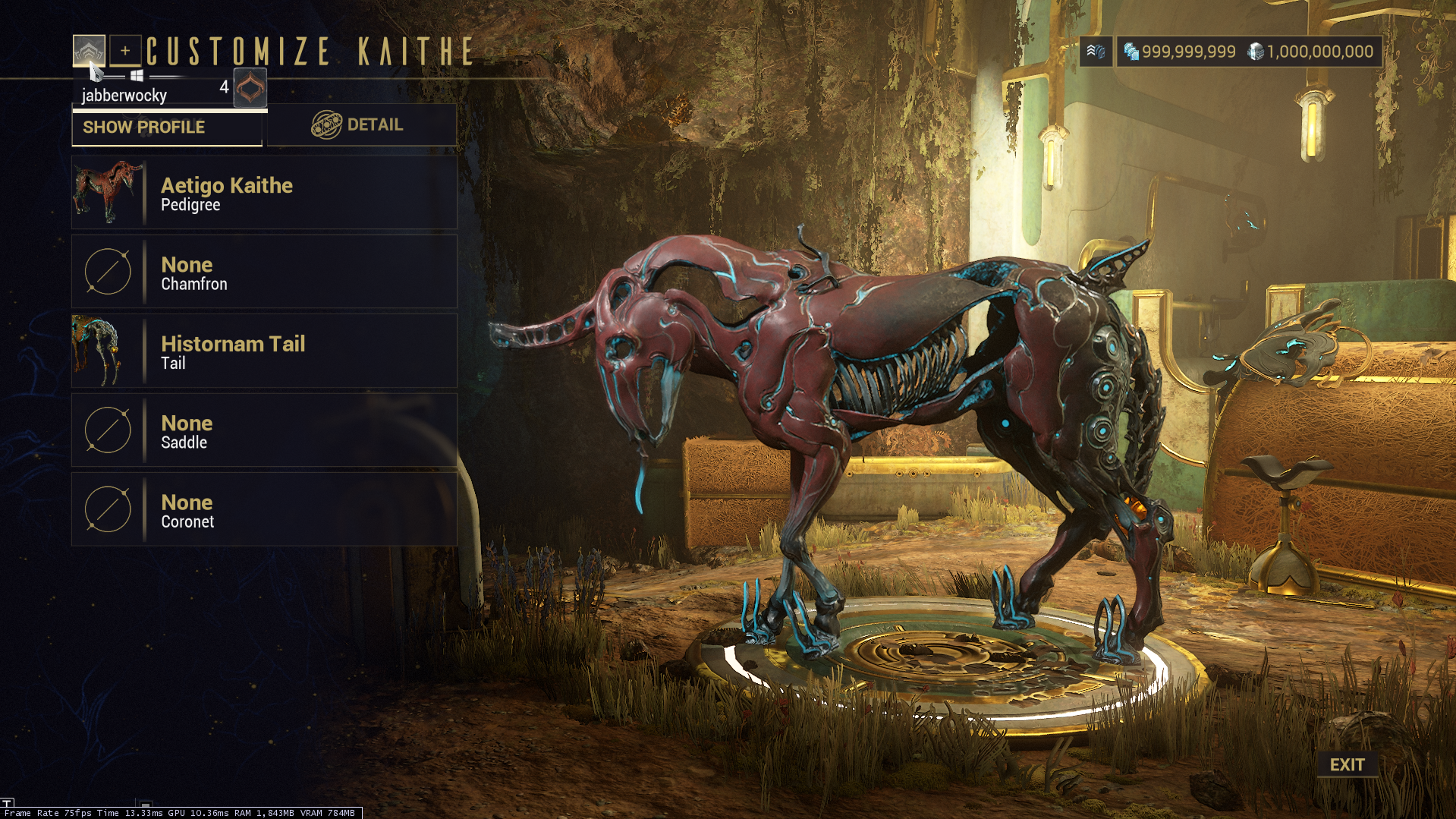This screenshot has width=1456, height=819.
Task: Click the platinum balance of 999,999,999
Action: (x=1180, y=52)
